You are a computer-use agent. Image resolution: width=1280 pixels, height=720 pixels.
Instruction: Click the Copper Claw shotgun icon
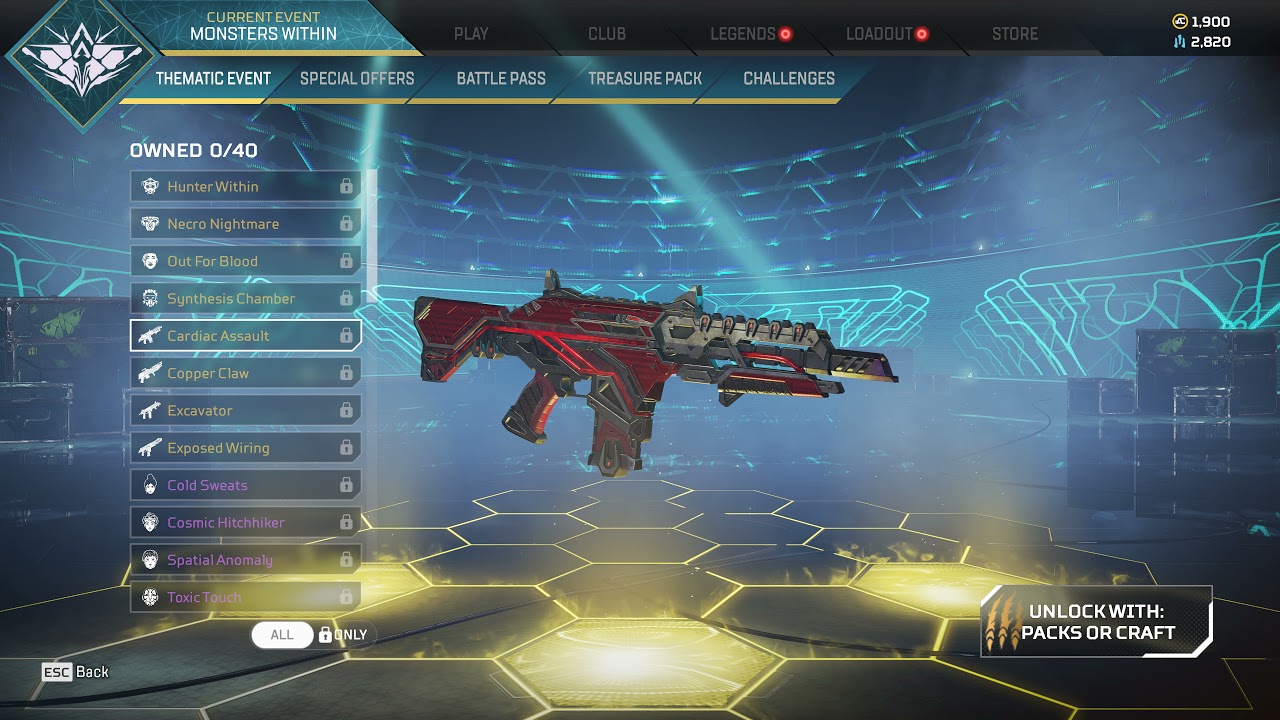click(150, 373)
